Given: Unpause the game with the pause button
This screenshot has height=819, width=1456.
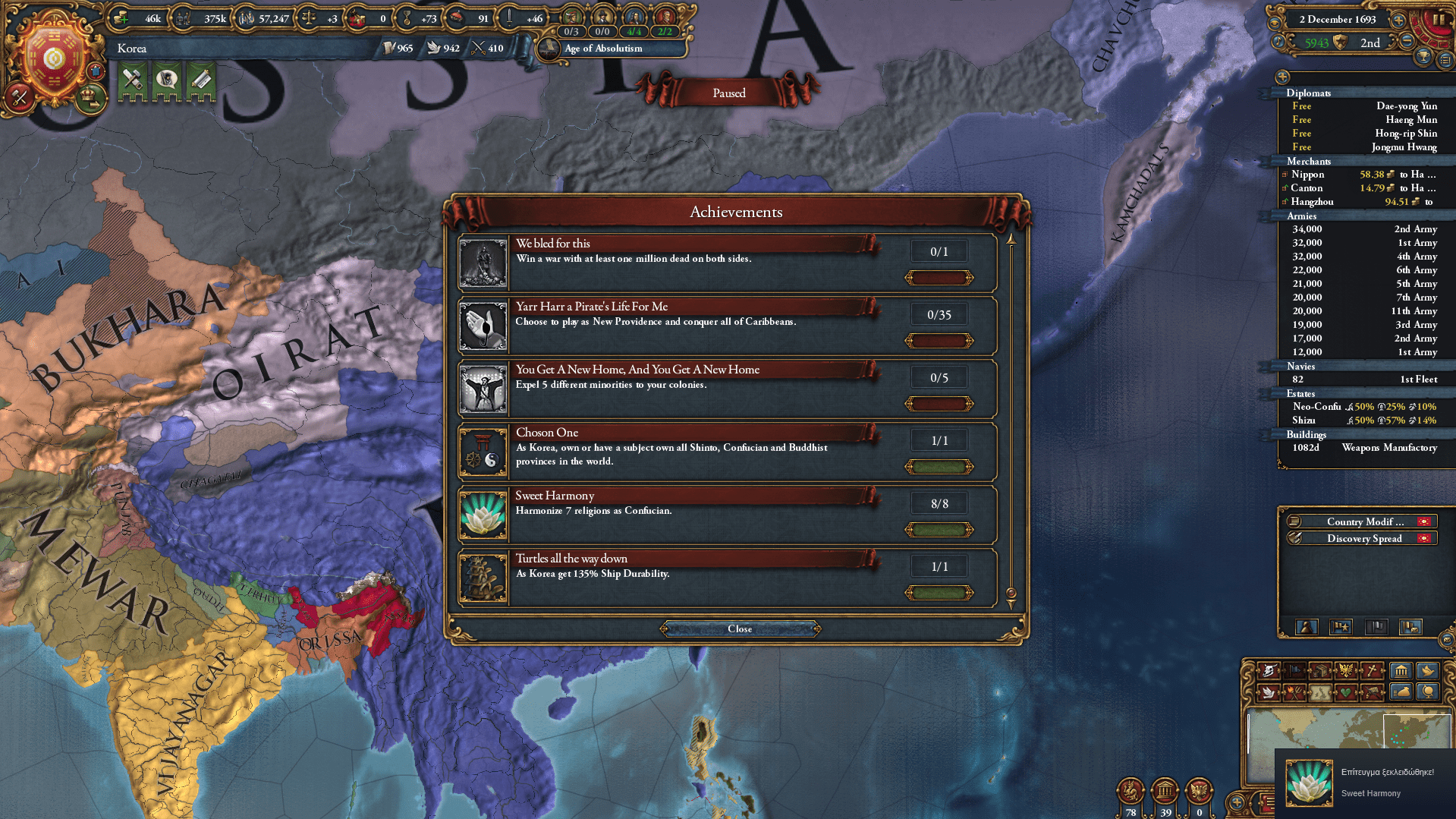Looking at the screenshot, I should coord(1439,18).
